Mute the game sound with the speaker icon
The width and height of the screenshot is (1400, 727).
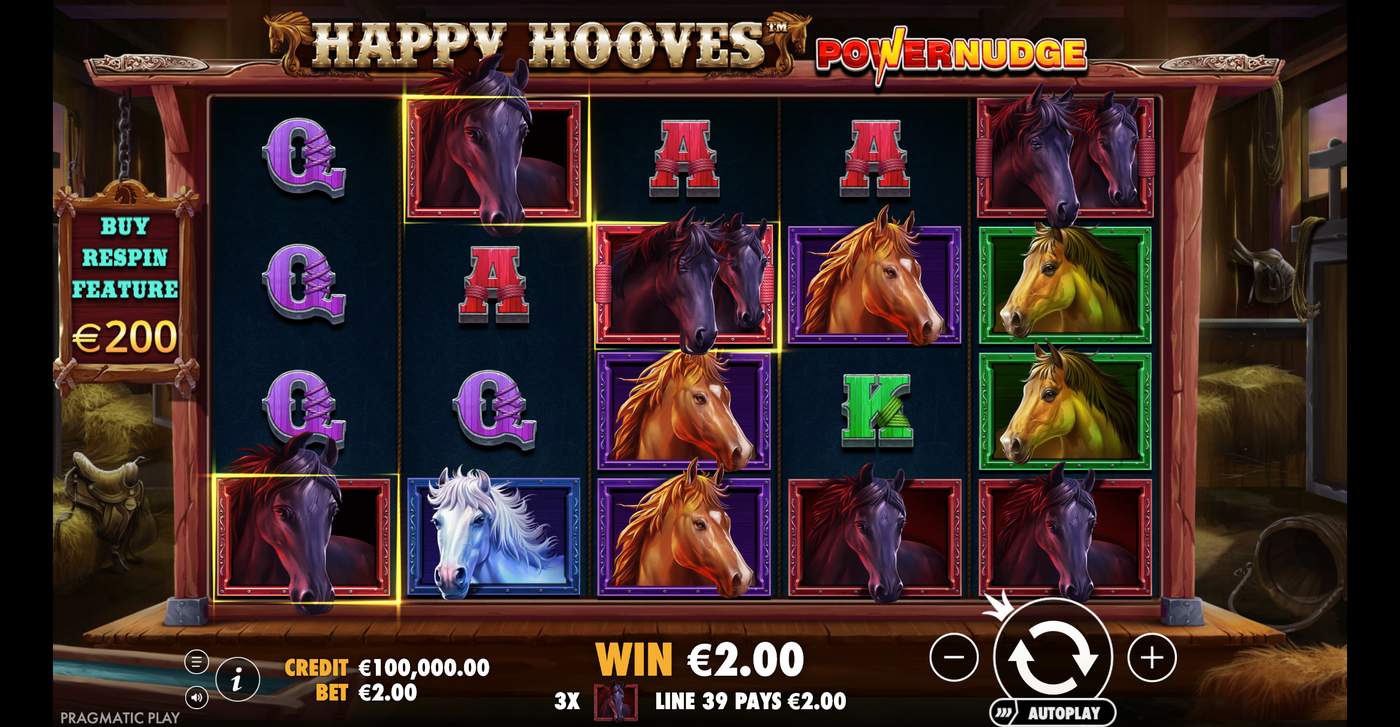tap(197, 700)
